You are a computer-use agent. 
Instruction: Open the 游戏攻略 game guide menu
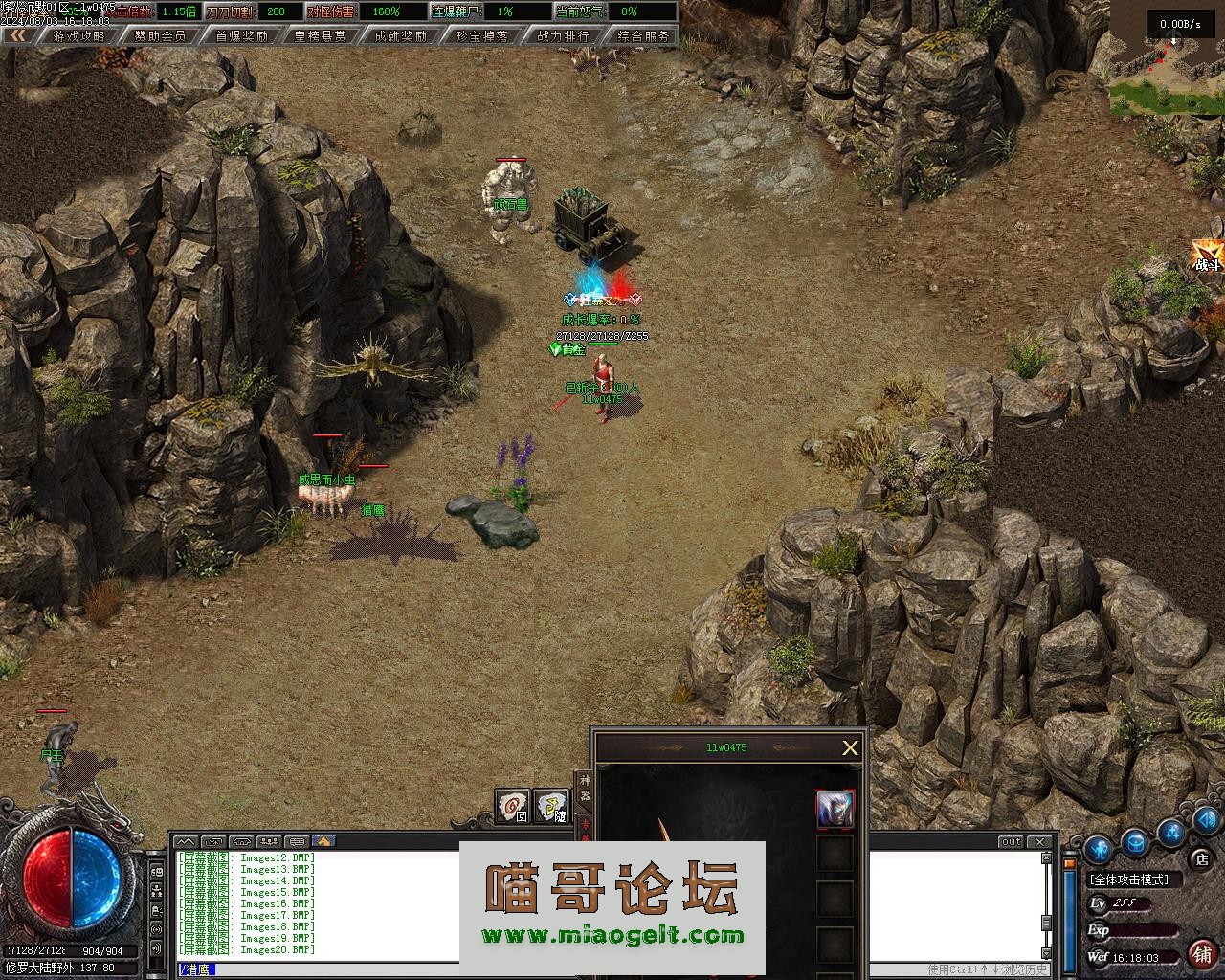pyautogui.click(x=78, y=35)
